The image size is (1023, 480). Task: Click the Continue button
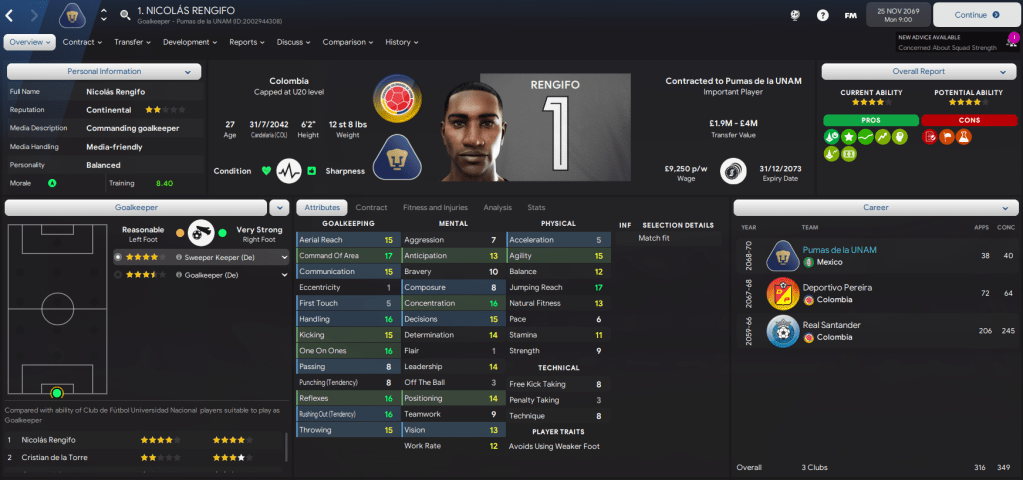pos(970,15)
